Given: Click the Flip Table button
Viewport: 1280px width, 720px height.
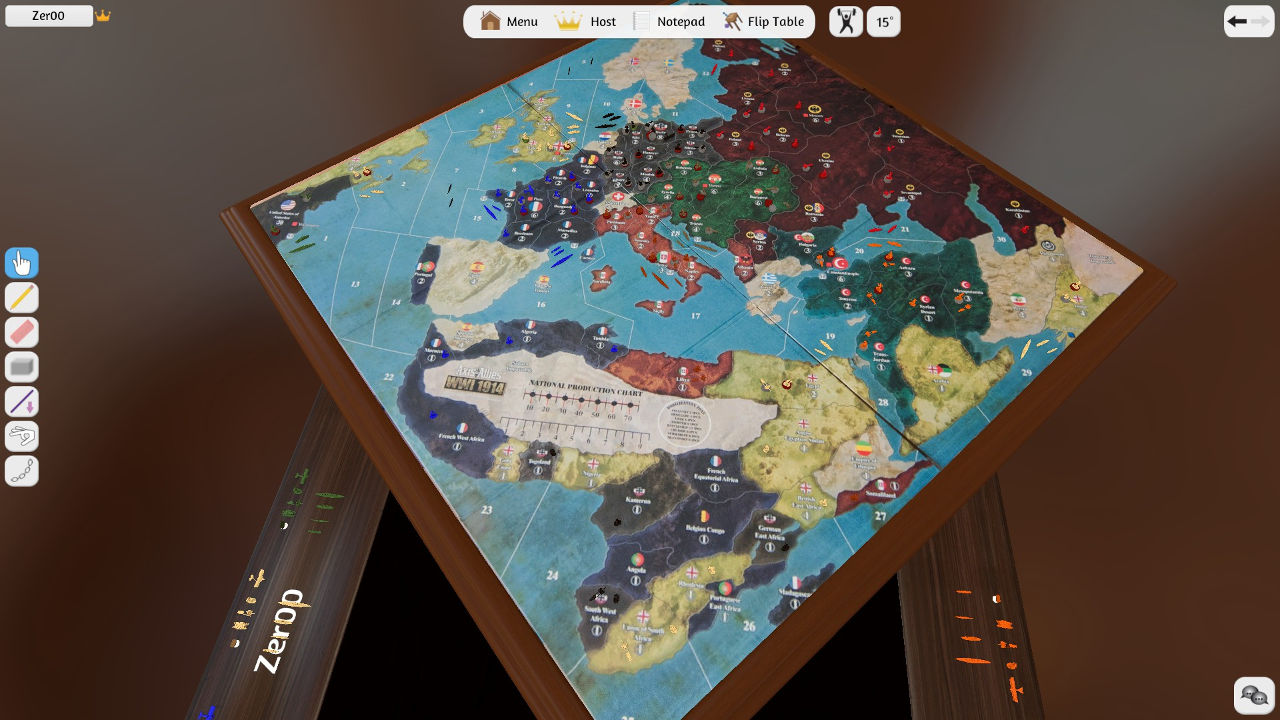Looking at the screenshot, I should [x=763, y=21].
